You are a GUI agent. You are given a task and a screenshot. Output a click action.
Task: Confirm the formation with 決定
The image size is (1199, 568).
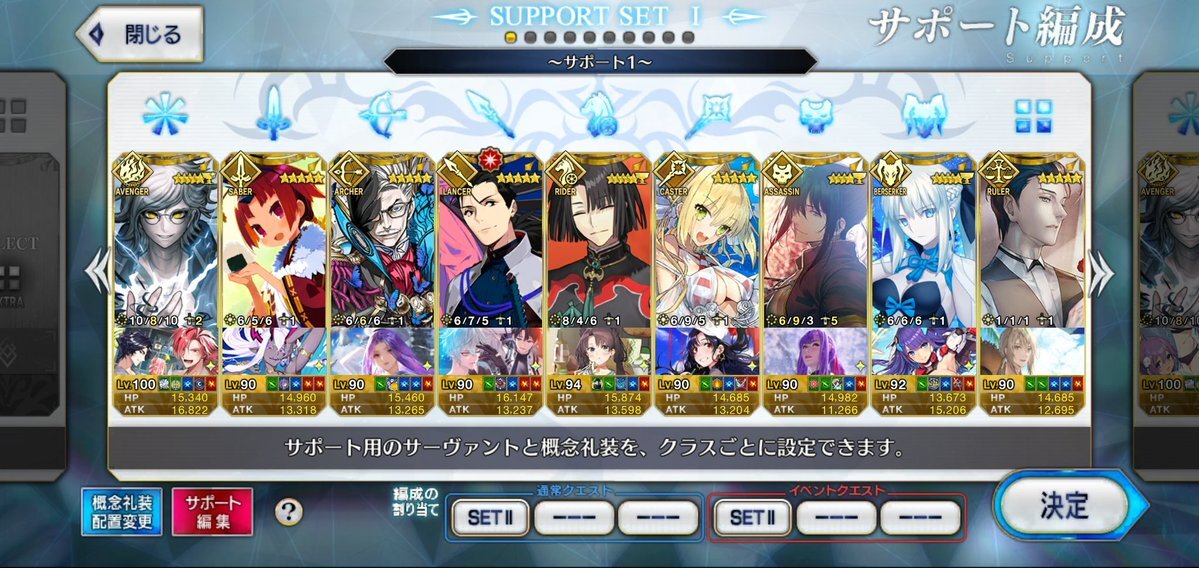(1062, 505)
